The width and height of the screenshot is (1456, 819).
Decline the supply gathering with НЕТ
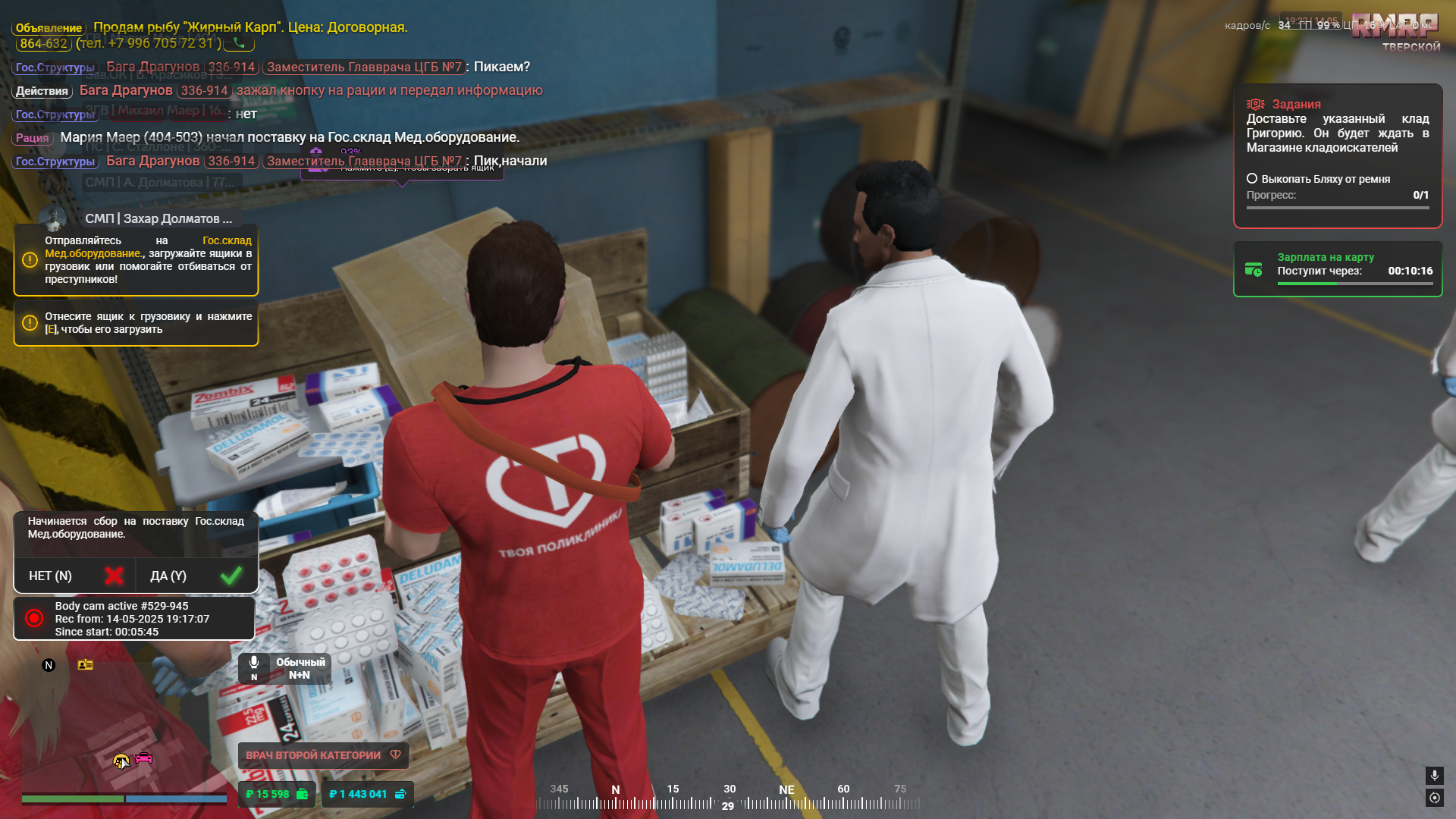74,576
